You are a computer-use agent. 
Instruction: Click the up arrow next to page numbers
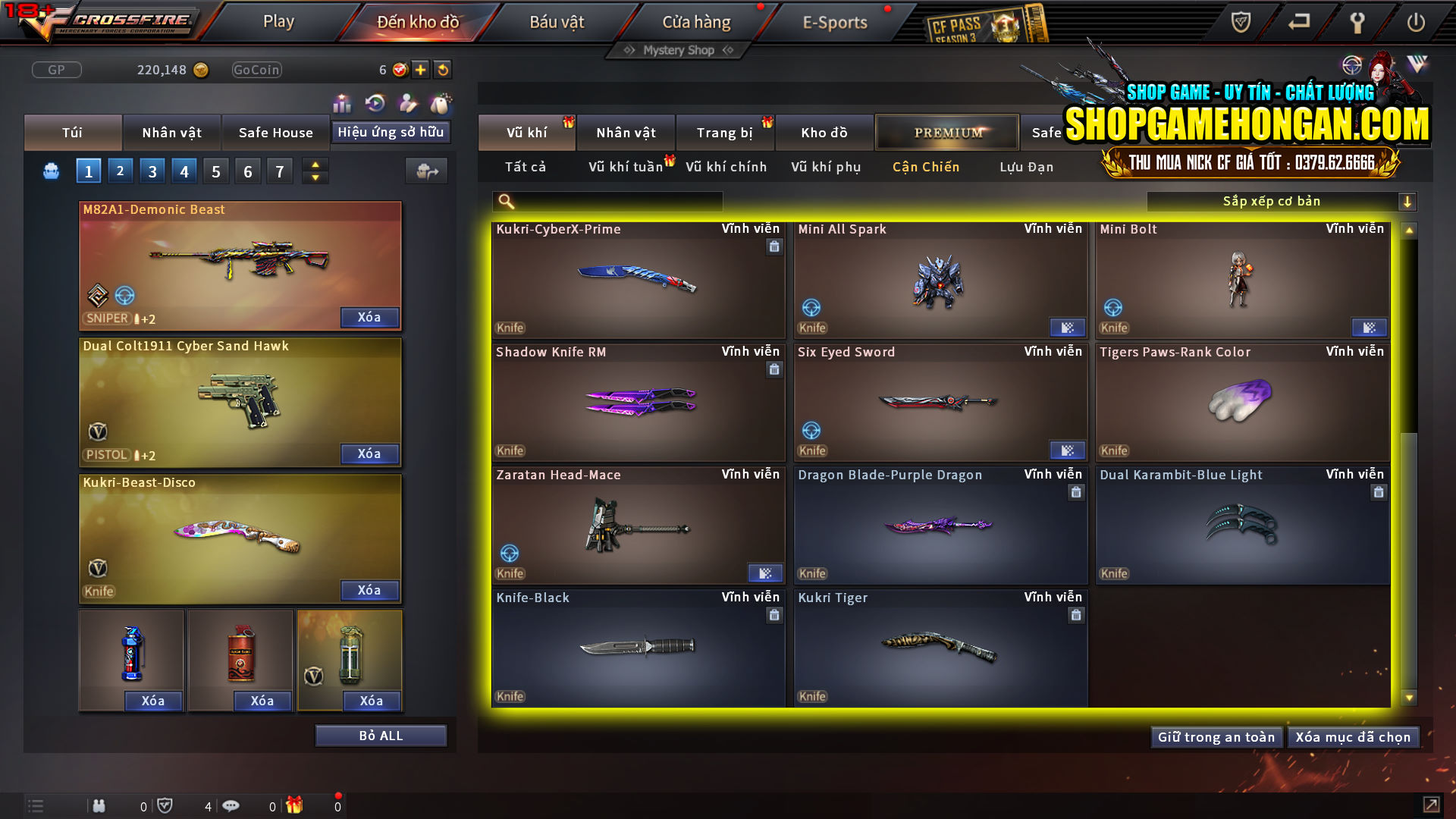tap(314, 164)
